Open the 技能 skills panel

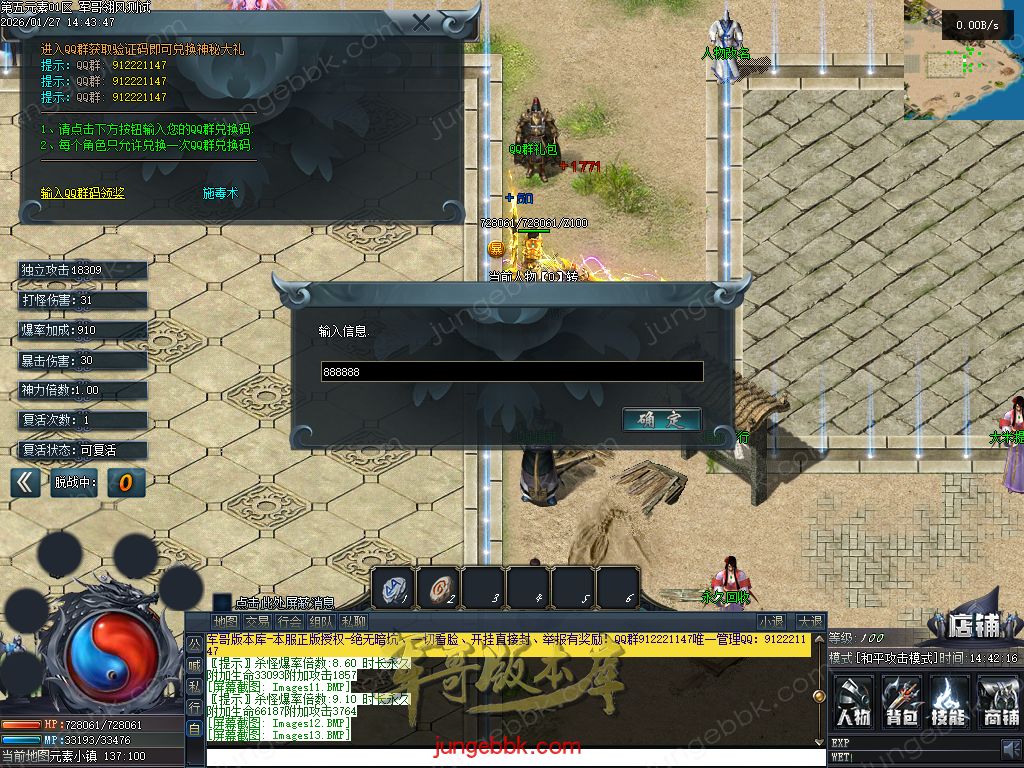point(950,700)
